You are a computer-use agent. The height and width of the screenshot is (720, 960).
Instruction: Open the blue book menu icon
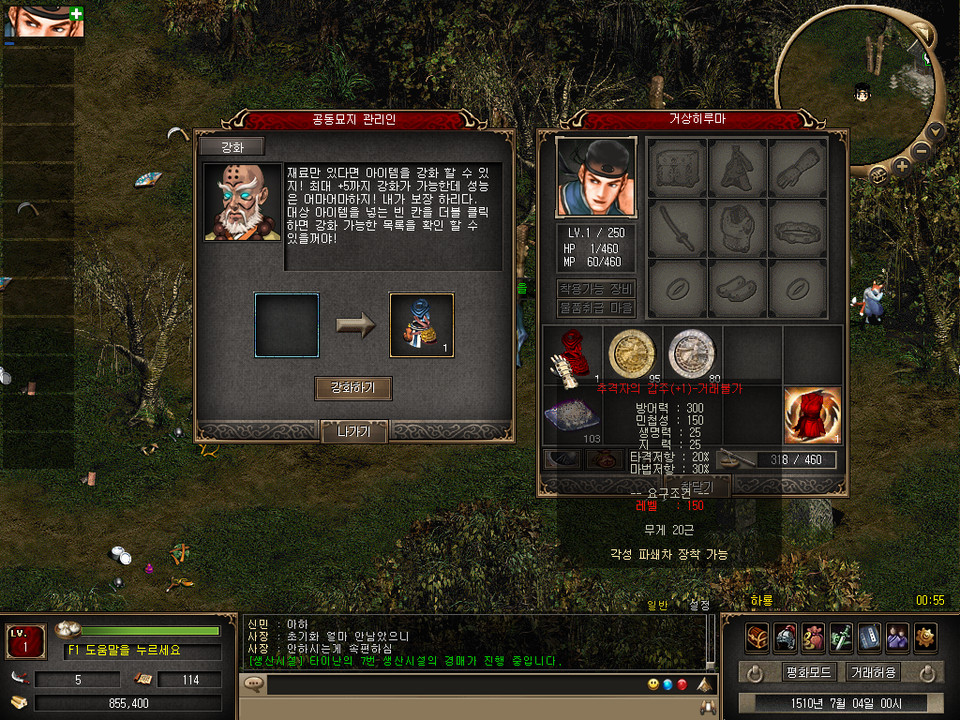pyautogui.click(x=870, y=637)
